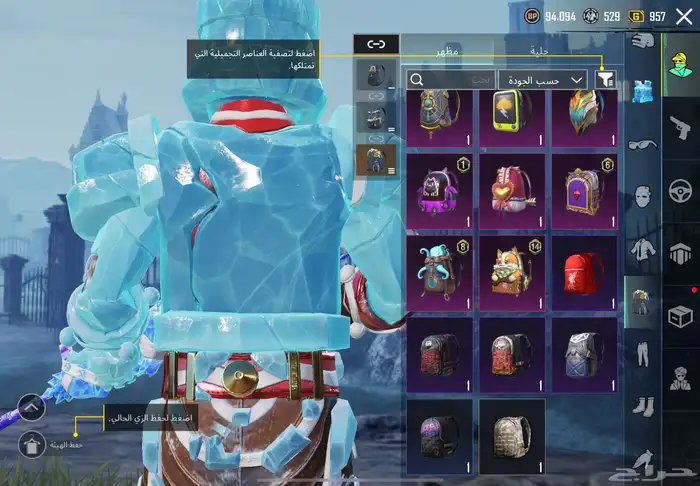The height and width of the screenshot is (486, 700).
Task: Click the backpack search field
Action: coord(448,79)
